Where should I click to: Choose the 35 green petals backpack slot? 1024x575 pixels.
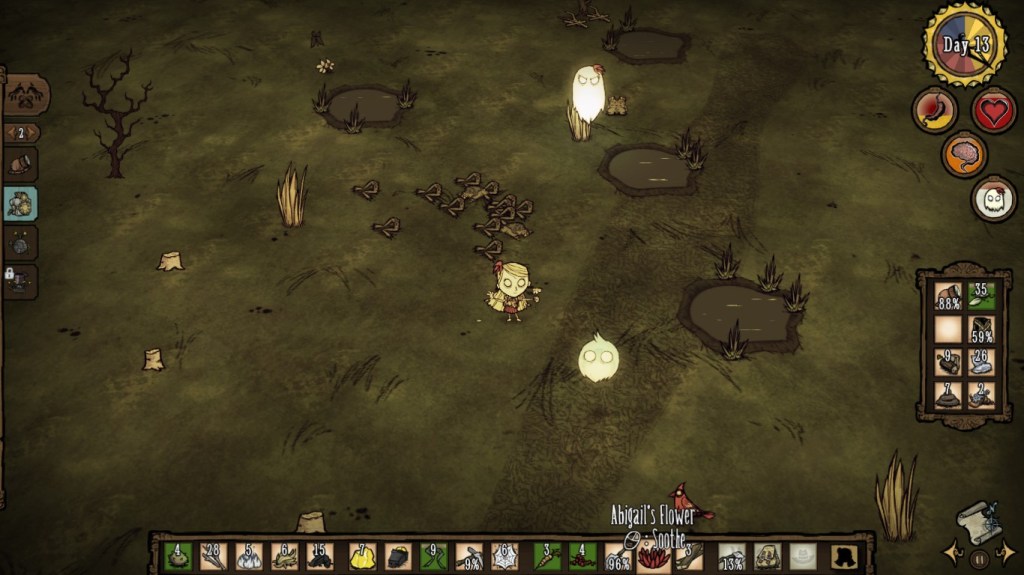click(981, 297)
